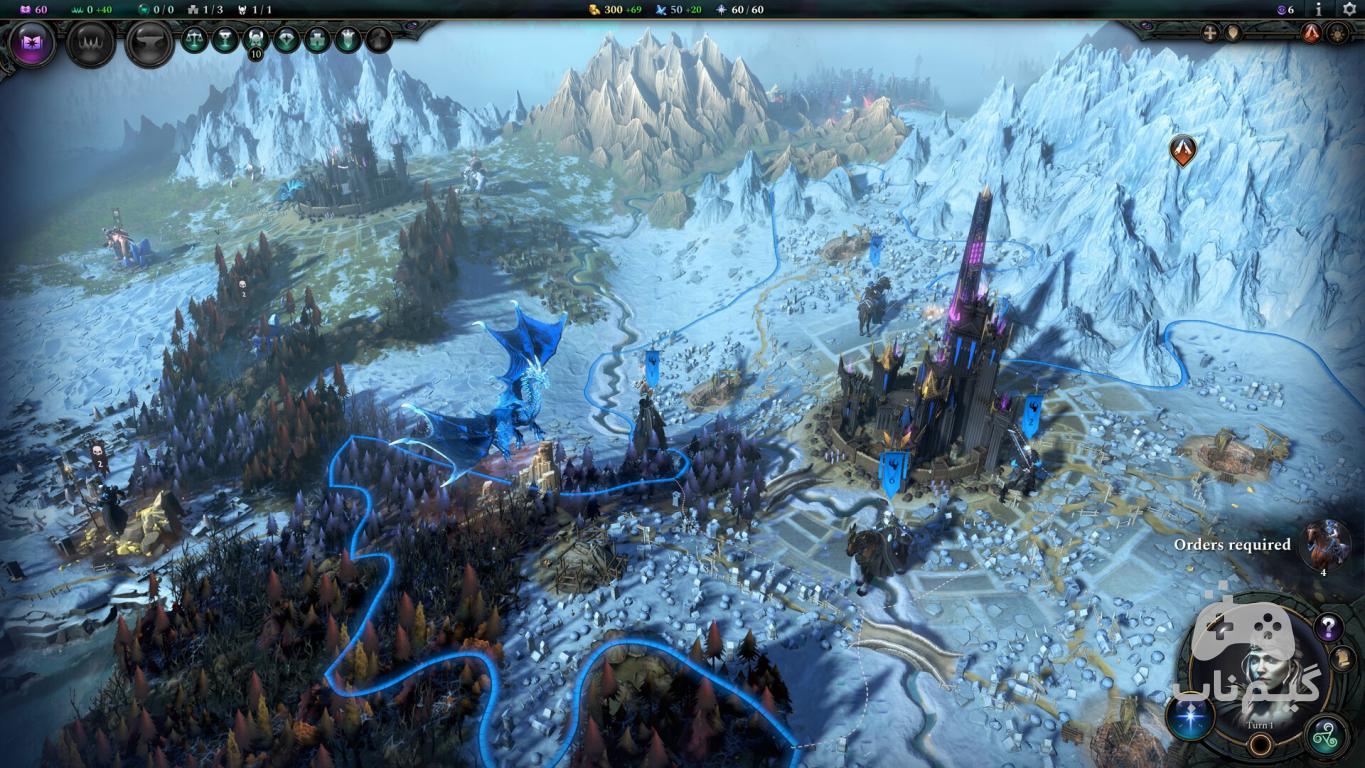Click the dim sun icon at top right
Viewport: 1365px width, 768px height.
point(1338,33)
